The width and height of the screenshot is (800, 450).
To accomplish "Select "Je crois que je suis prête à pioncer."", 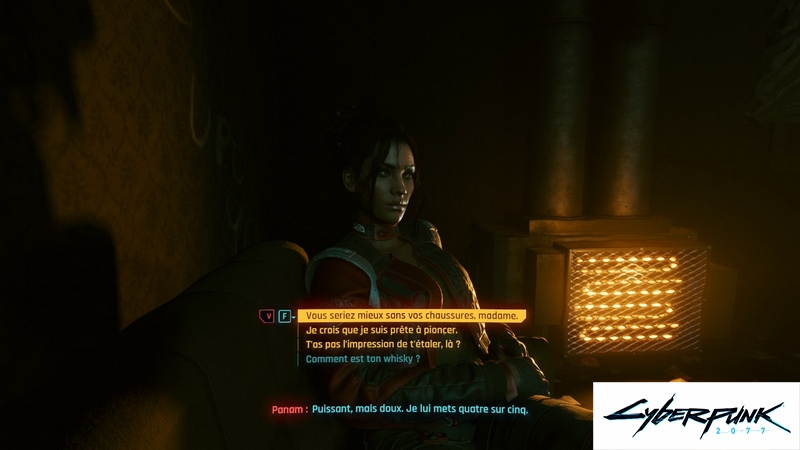I will pyautogui.click(x=381, y=330).
